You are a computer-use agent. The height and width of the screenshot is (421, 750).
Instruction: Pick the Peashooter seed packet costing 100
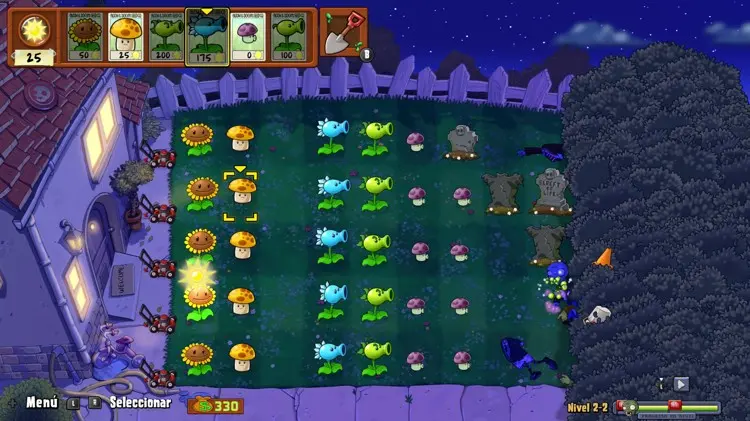[289, 36]
